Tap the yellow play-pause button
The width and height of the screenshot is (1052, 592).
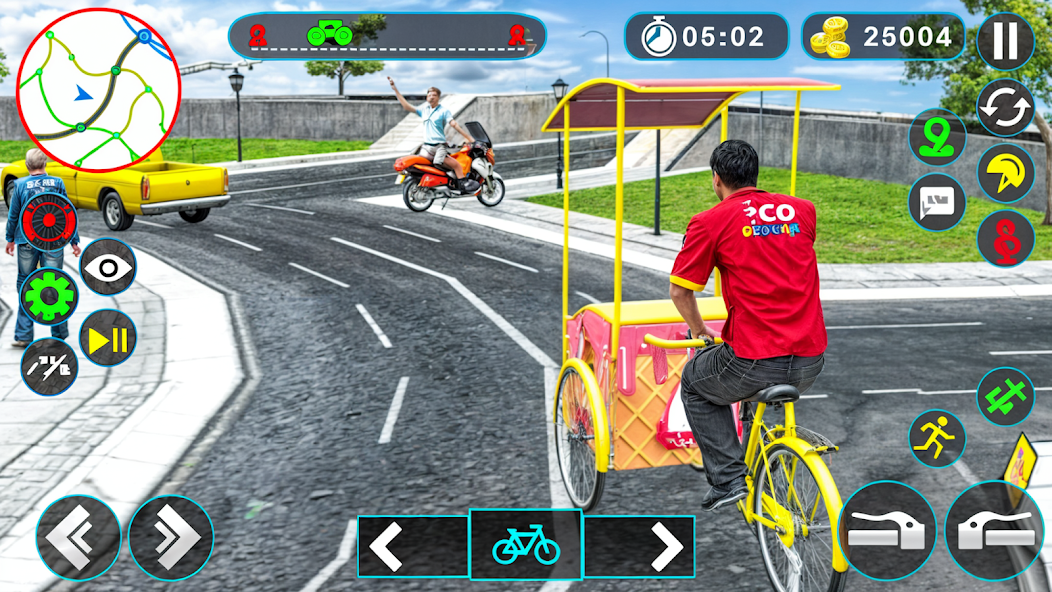[108, 338]
